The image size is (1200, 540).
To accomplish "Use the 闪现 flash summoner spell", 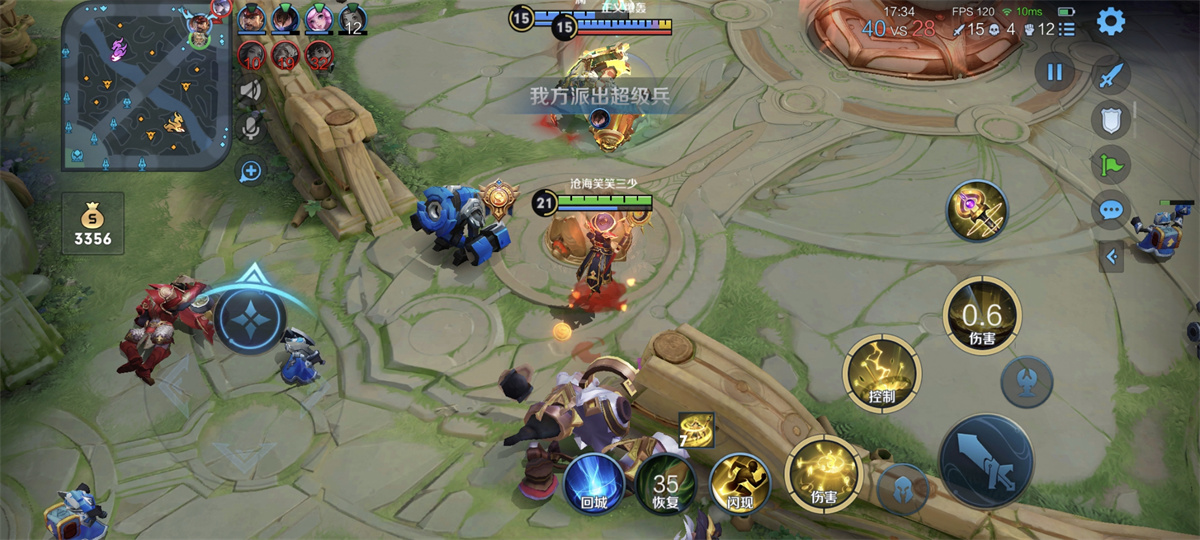I will [740, 484].
